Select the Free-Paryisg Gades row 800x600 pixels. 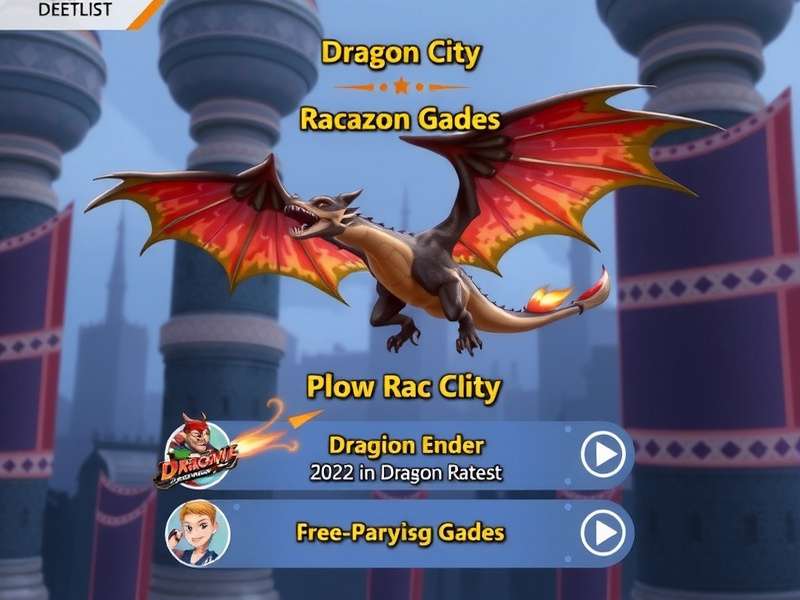pyautogui.click(x=400, y=533)
